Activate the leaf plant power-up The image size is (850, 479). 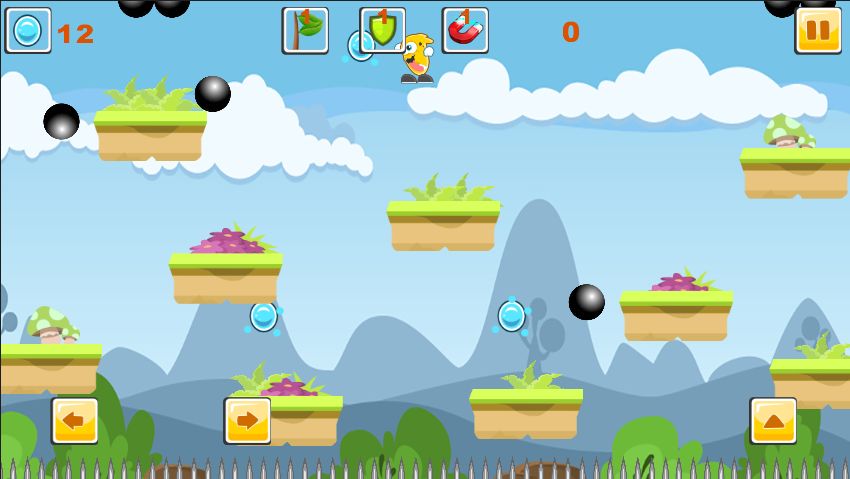305,30
